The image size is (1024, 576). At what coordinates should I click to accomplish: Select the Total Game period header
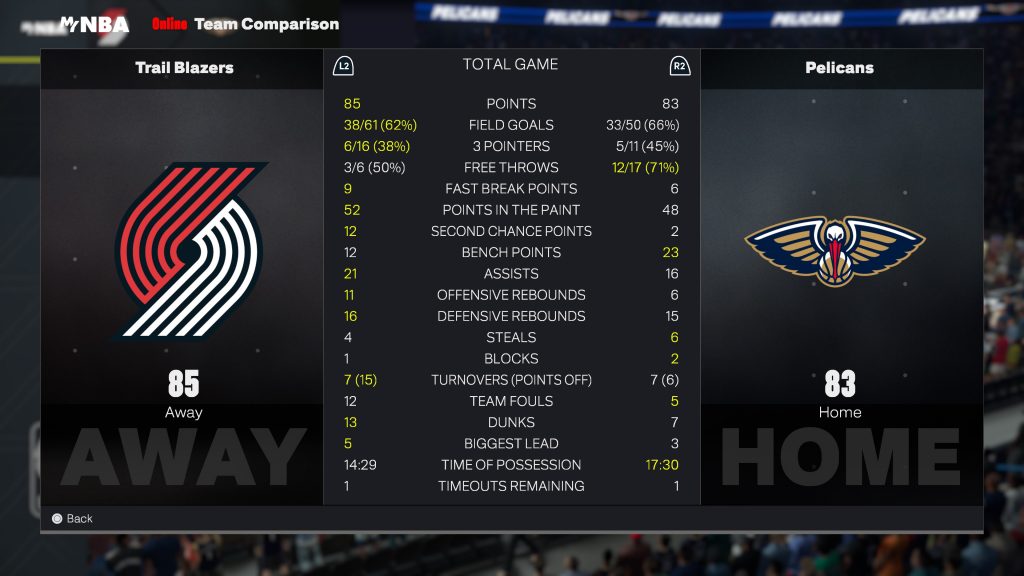point(510,64)
